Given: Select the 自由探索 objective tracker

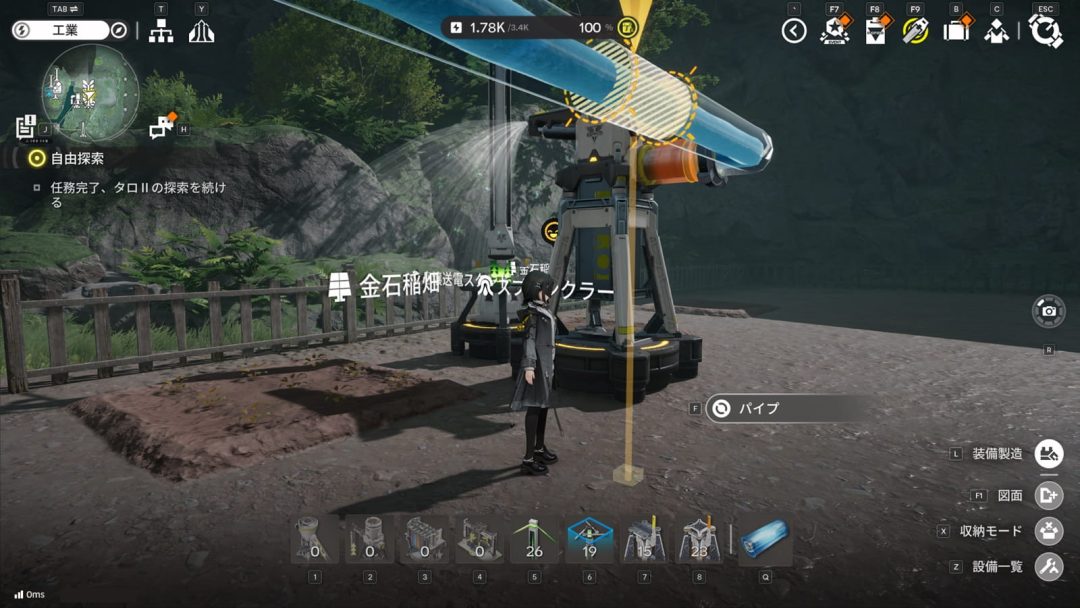Looking at the screenshot, I should click(x=76, y=158).
